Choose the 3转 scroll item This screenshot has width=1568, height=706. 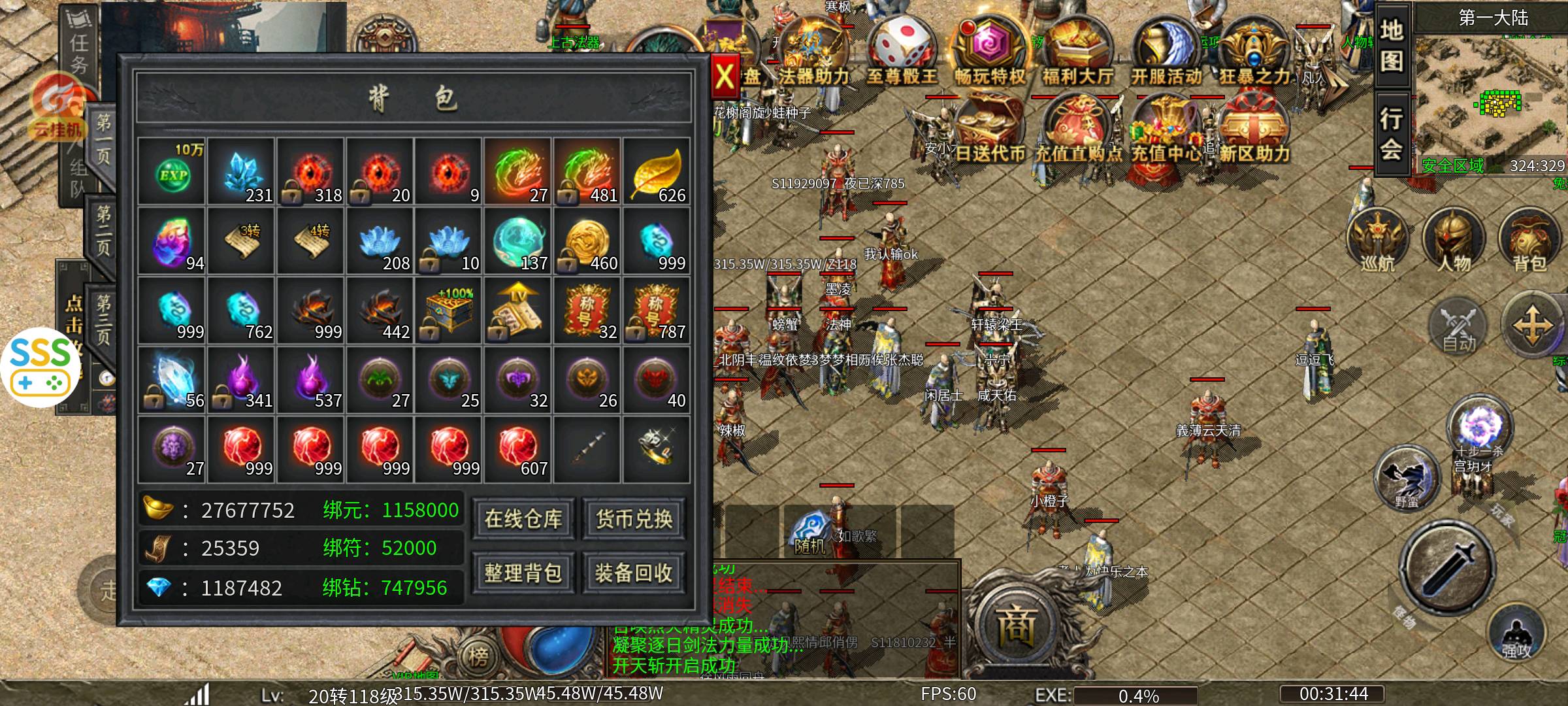pos(242,241)
